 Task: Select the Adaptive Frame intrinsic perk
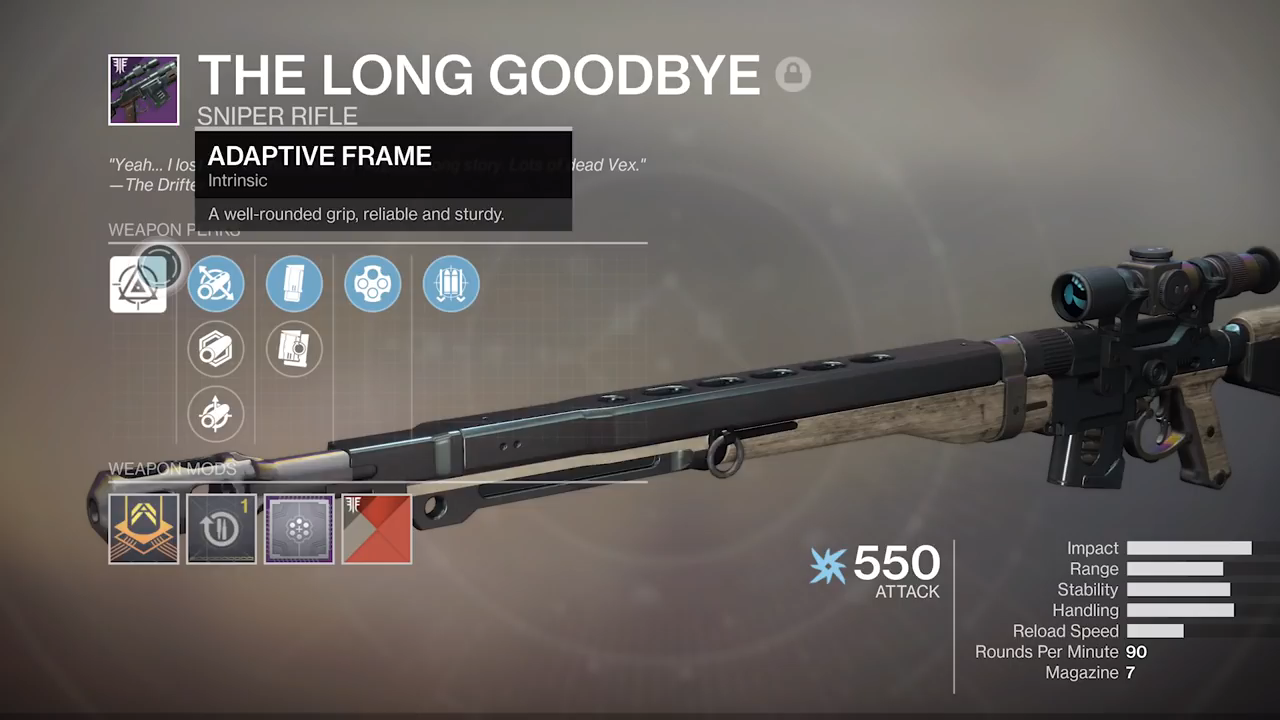click(138, 284)
